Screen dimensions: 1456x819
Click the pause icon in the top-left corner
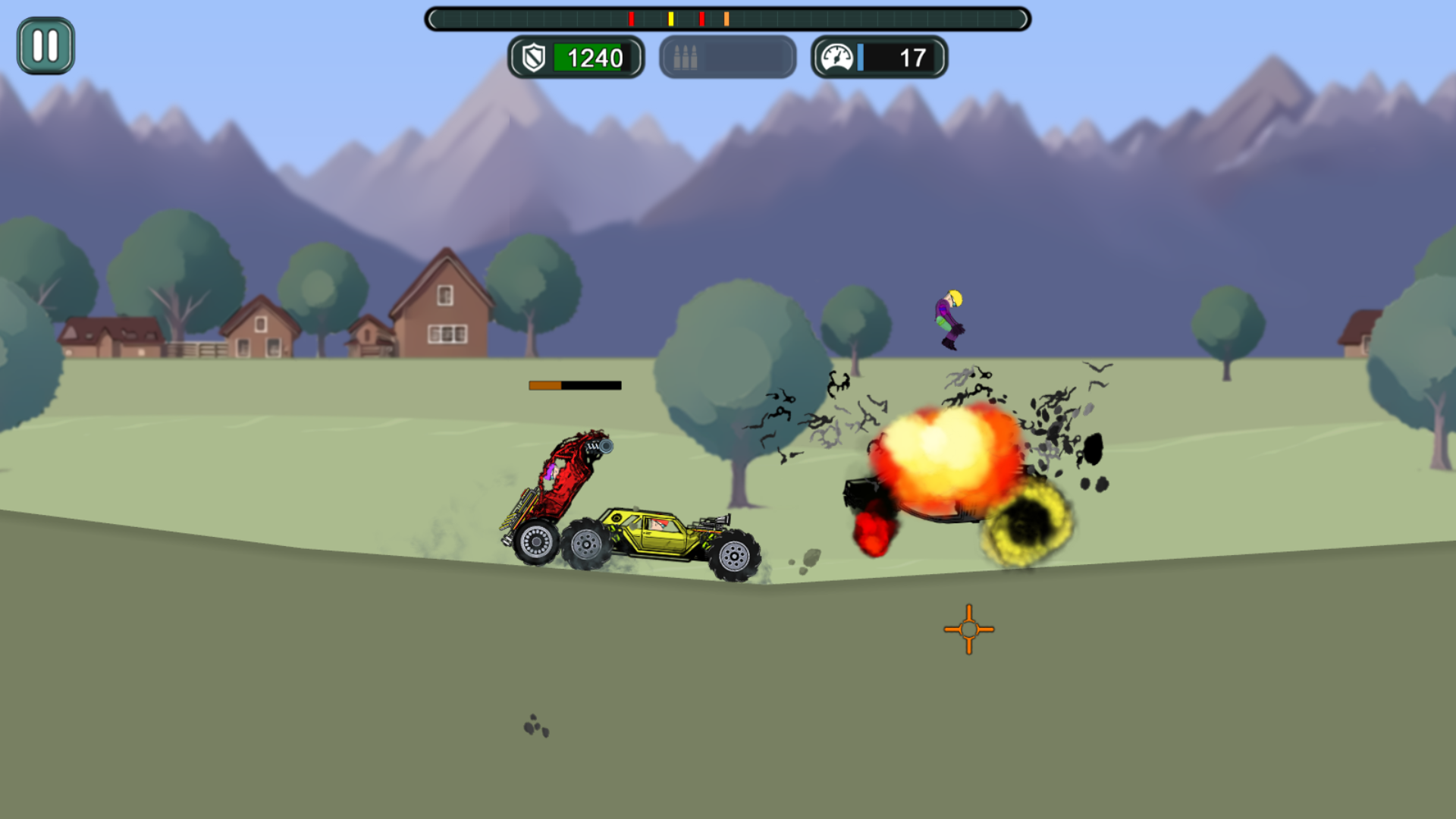(46, 46)
